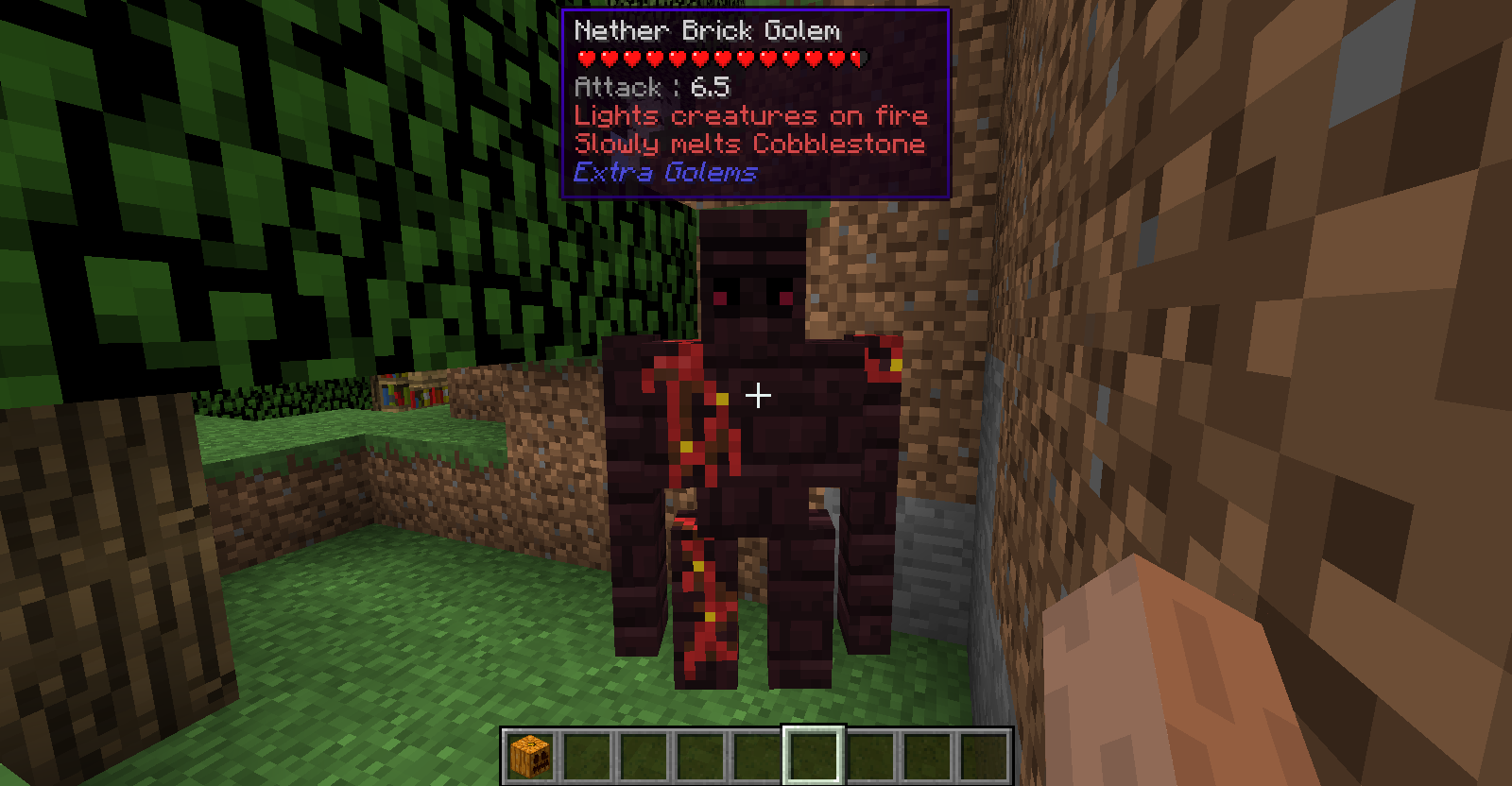
Task: Click the crosshair in the screen center
Action: (x=757, y=397)
